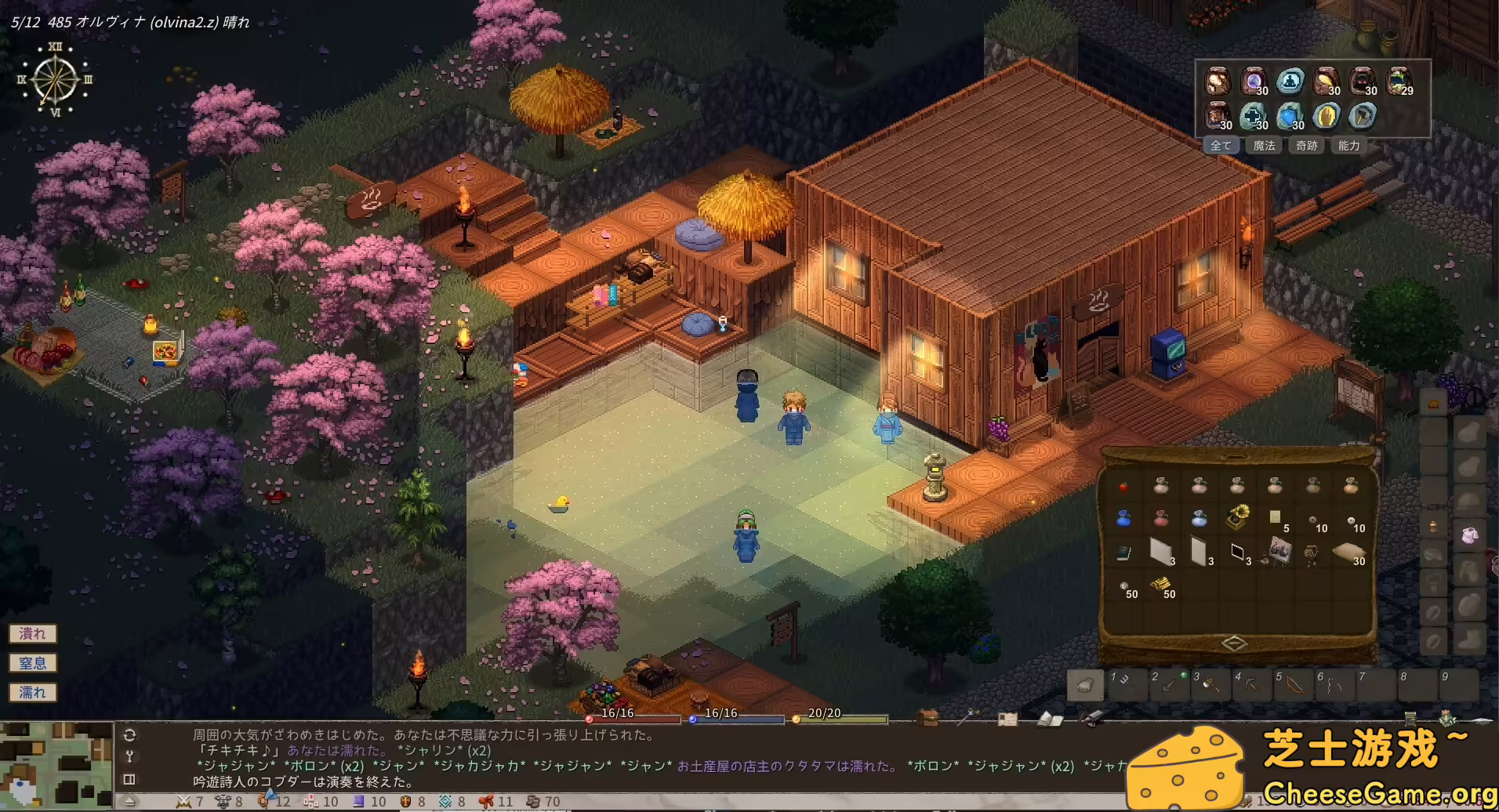This screenshot has width=1499, height=812.
Task: Switch to the 魔法 spell tab
Action: point(1264,147)
